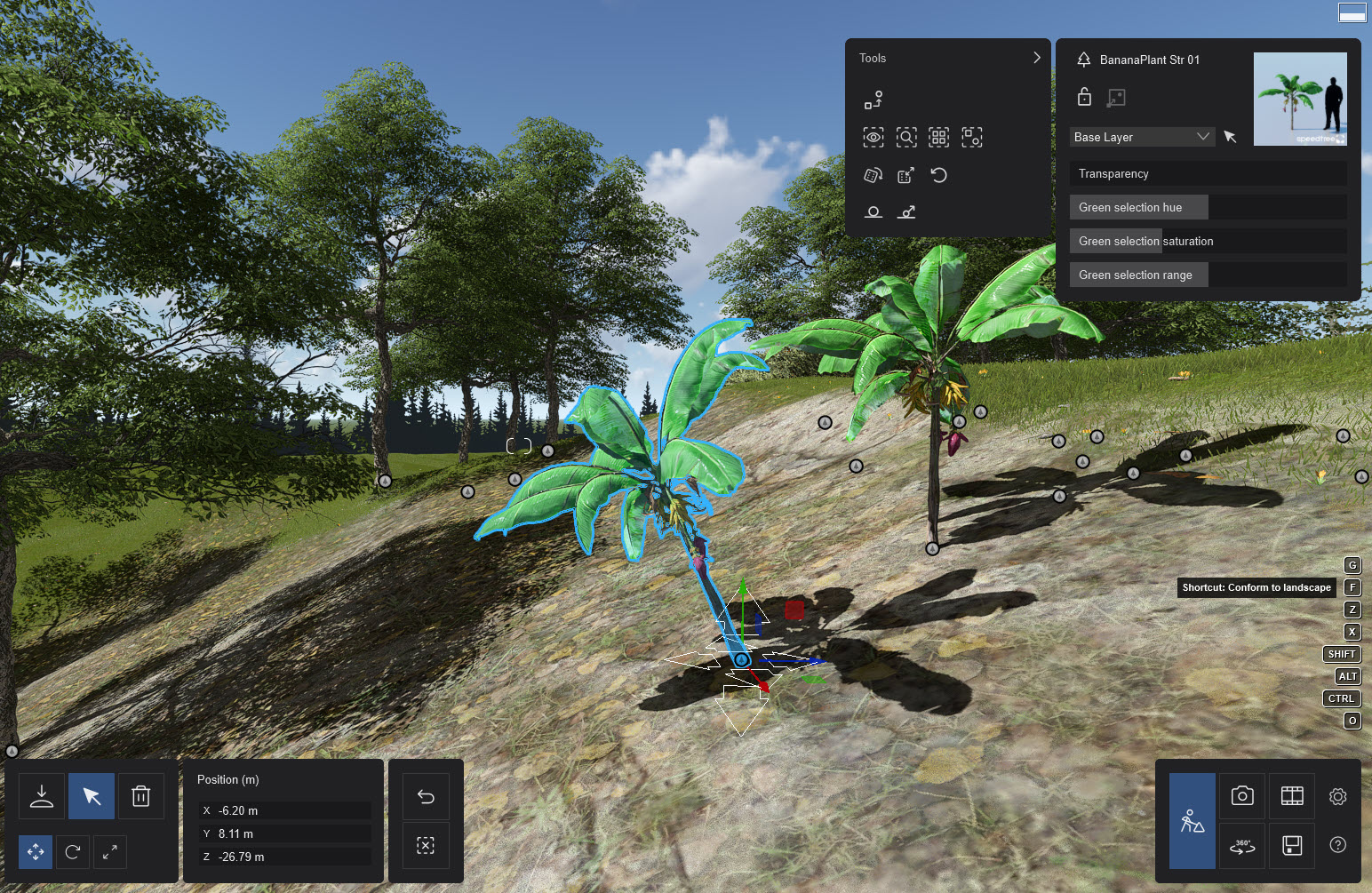The width and height of the screenshot is (1372, 893).
Task: Click the Green selection range slider
Action: pos(1208,275)
